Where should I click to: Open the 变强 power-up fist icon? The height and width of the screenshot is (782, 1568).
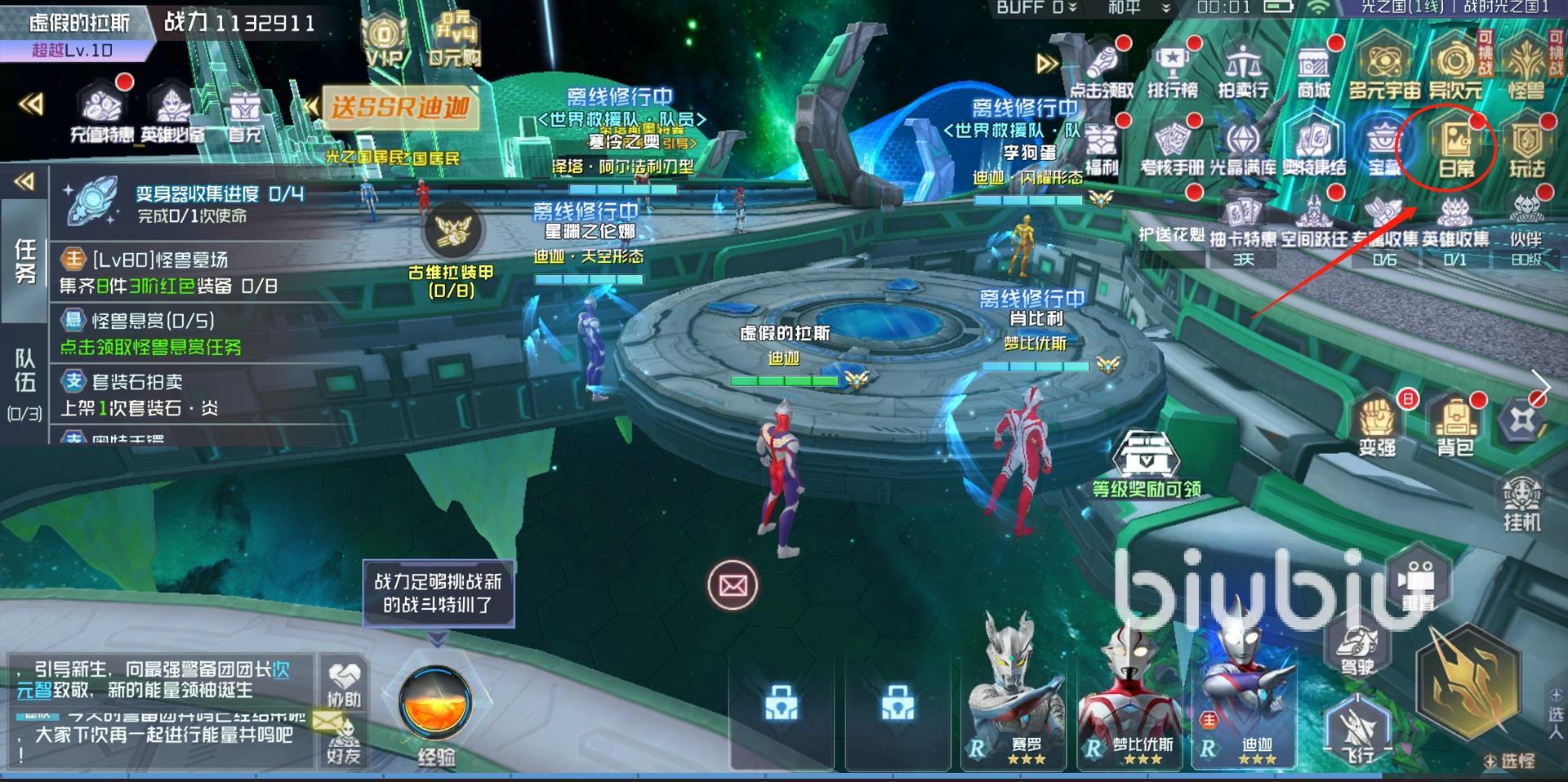[1378, 423]
